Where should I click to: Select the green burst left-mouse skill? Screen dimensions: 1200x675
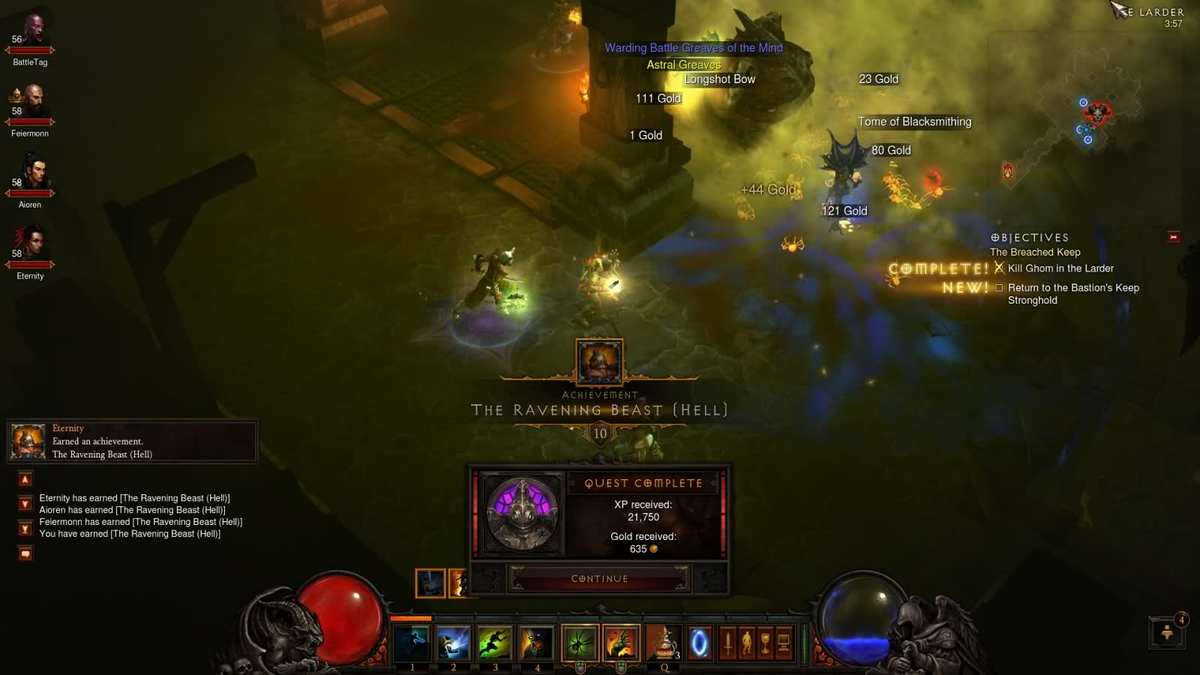click(x=580, y=643)
